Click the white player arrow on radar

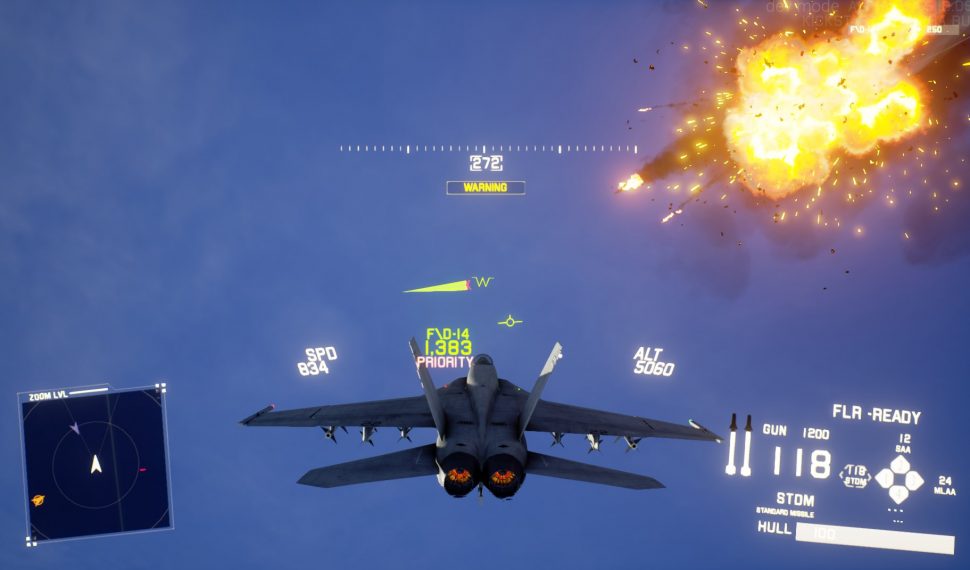(x=96, y=464)
